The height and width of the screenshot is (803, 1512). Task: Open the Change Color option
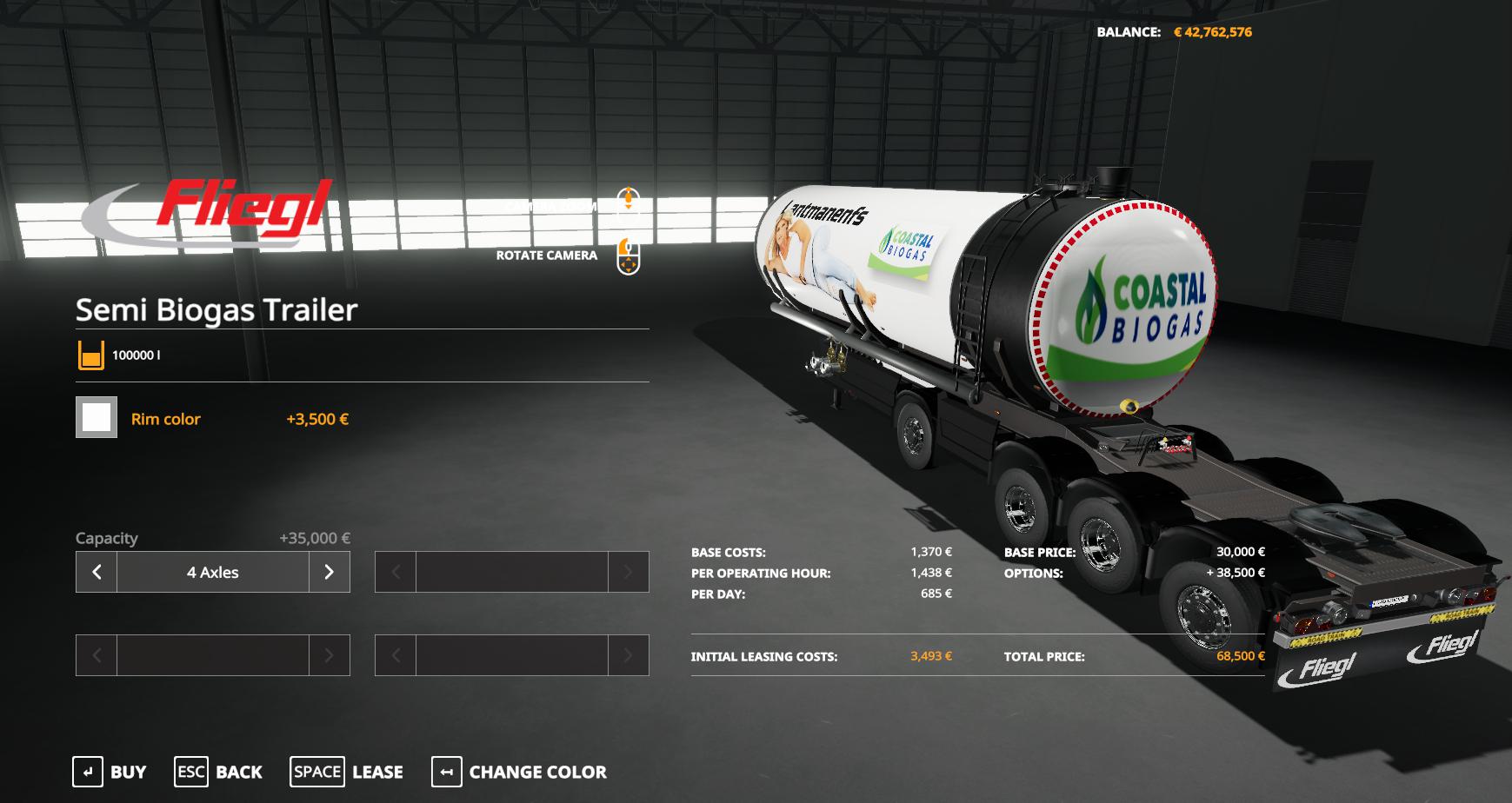[519, 772]
